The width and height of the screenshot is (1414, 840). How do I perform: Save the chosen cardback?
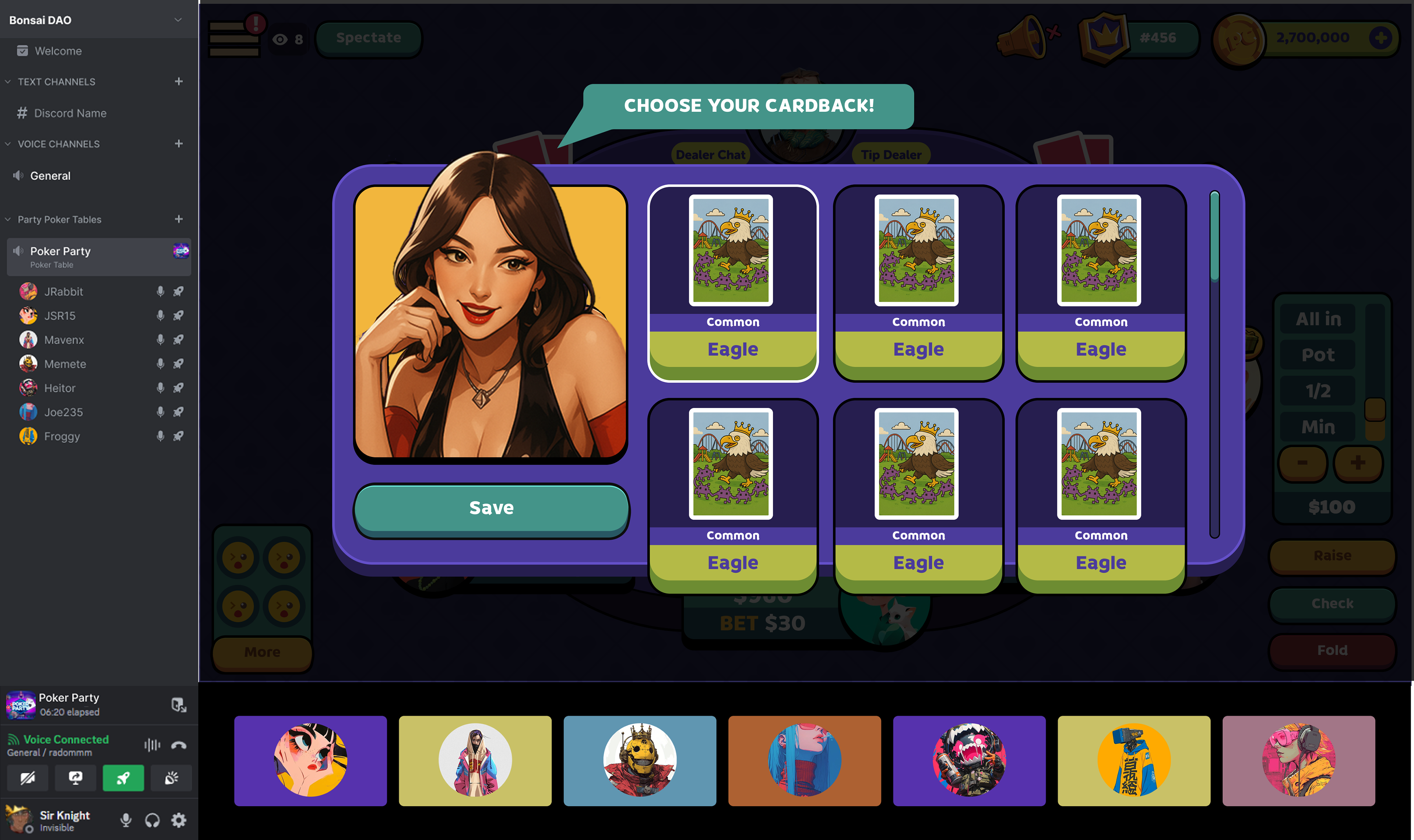click(491, 508)
